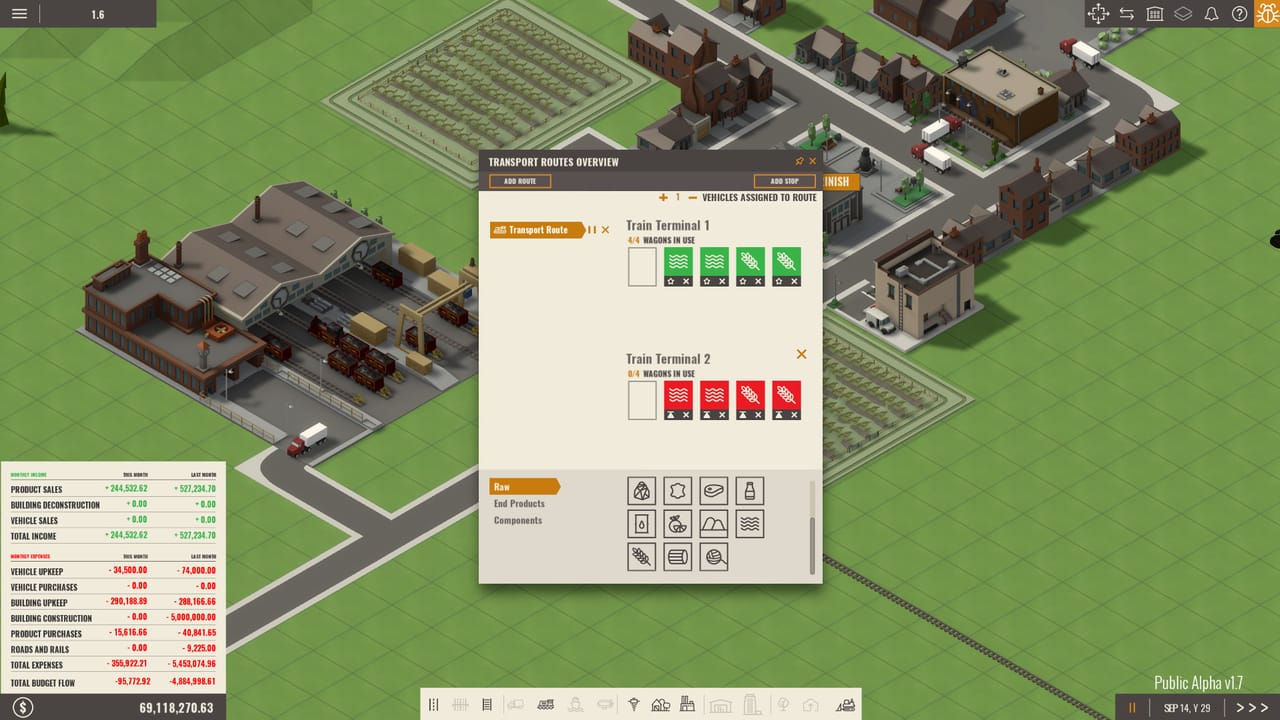The height and width of the screenshot is (720, 1280).
Task: Open the bug report panel
Action: [x=1266, y=14]
